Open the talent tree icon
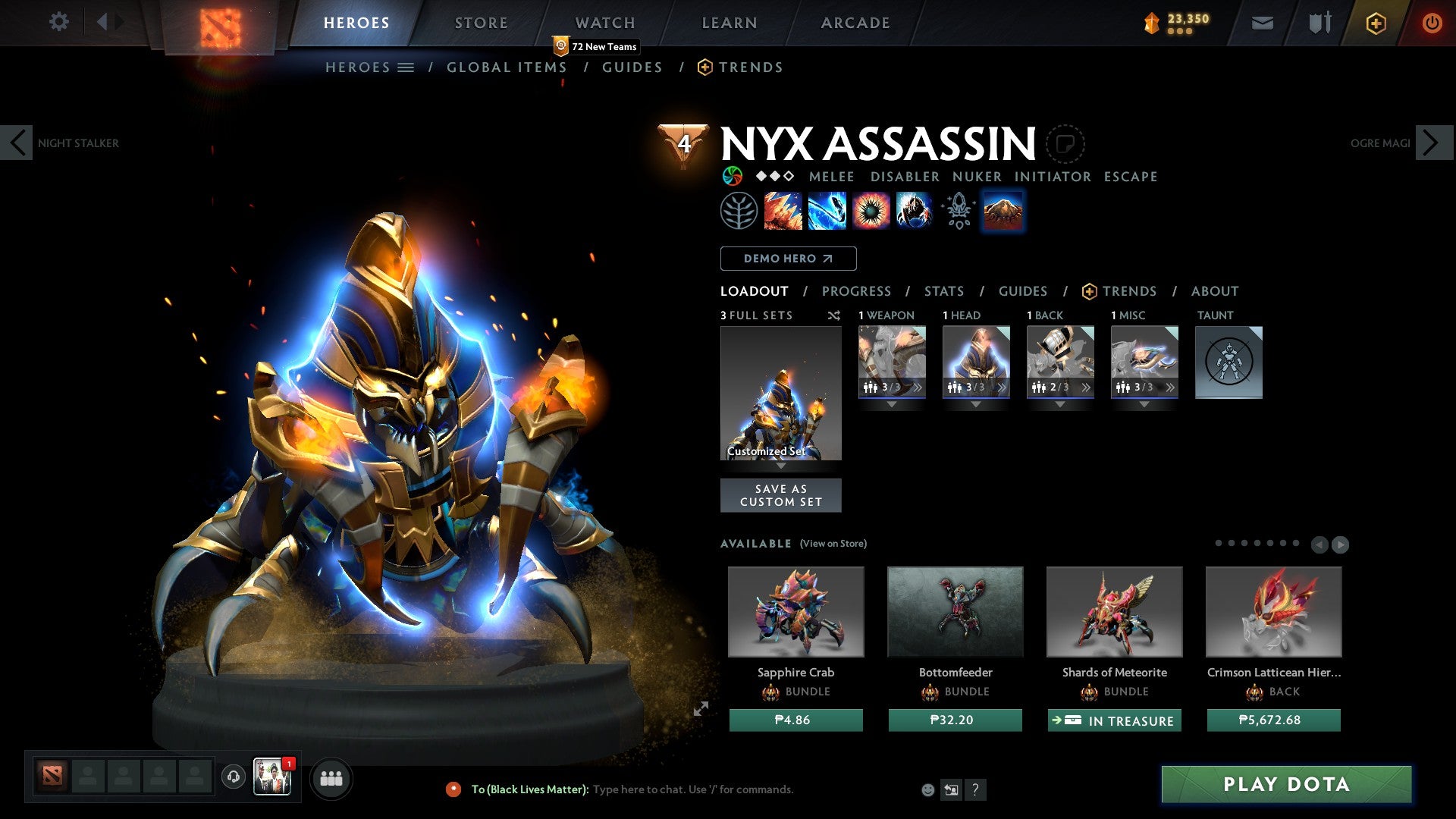Screen dimensions: 1456x819 click(739, 211)
